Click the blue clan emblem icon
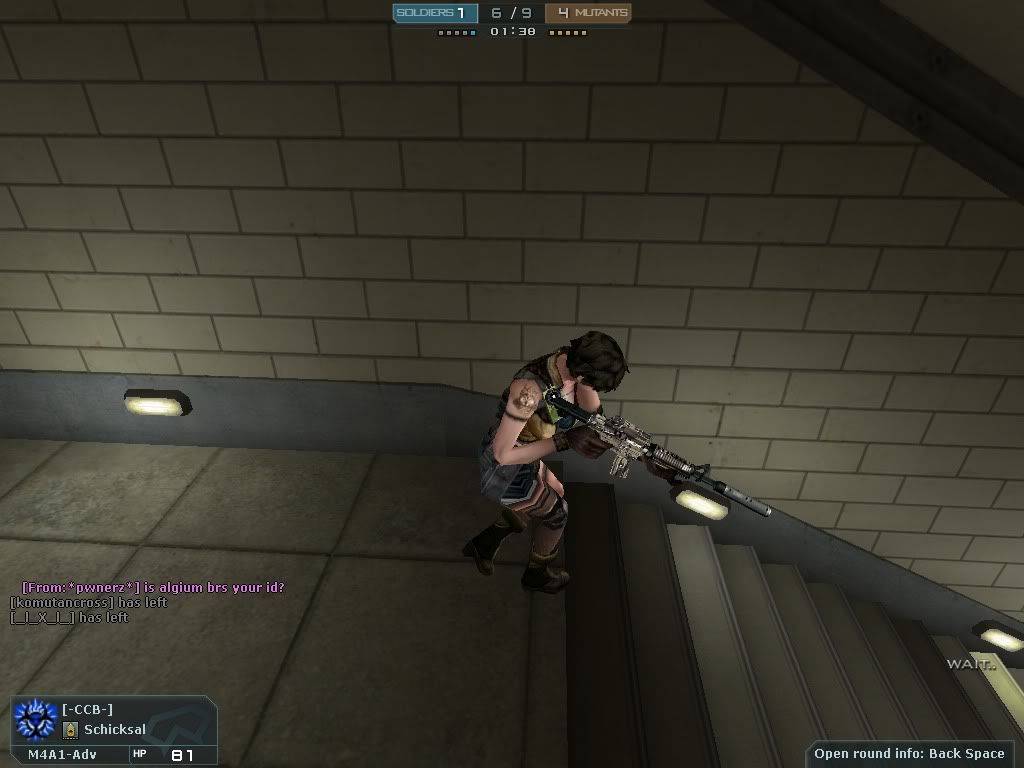The height and width of the screenshot is (768, 1024). coord(36,719)
